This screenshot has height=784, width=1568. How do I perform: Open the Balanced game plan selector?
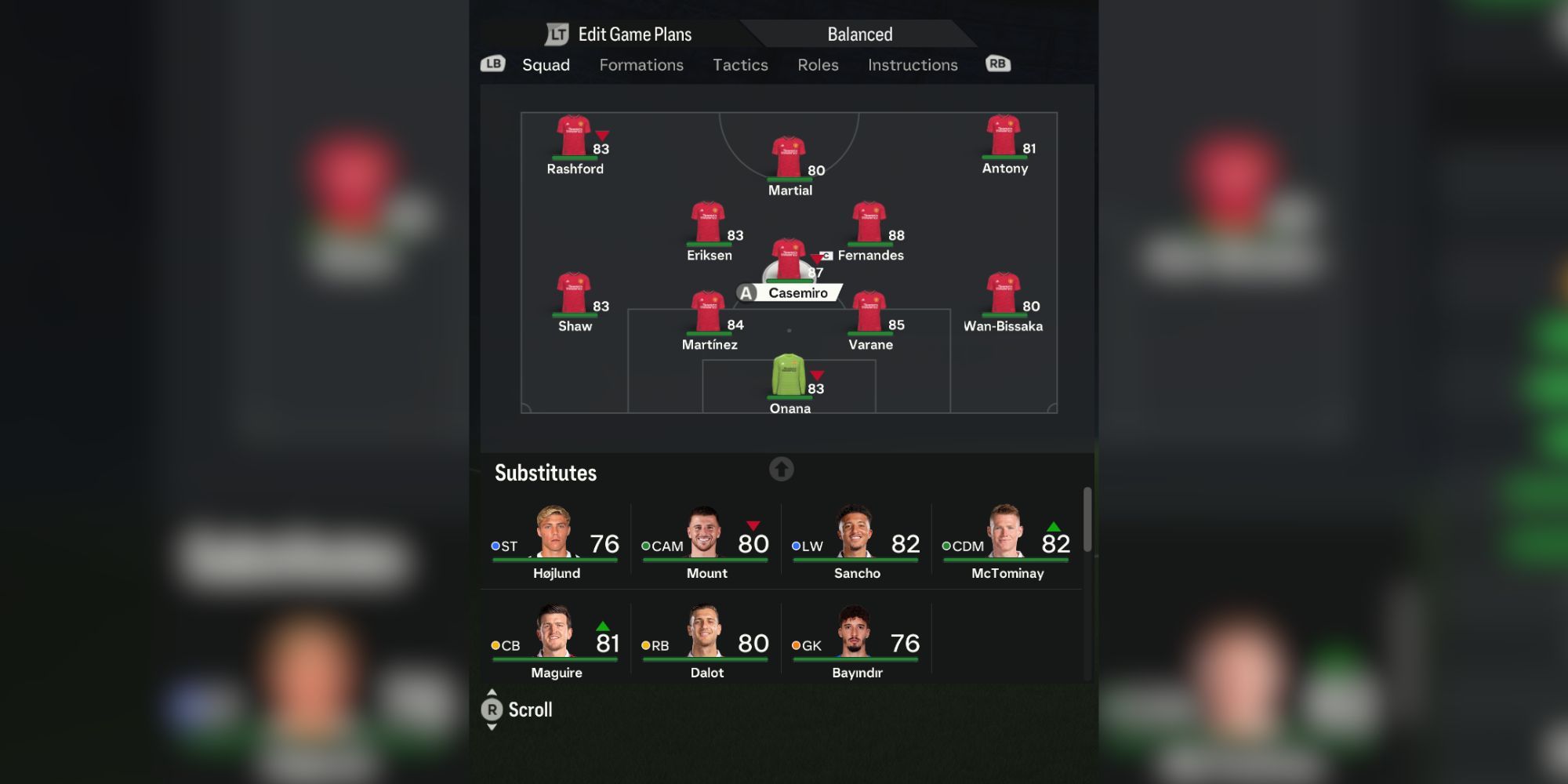tap(859, 33)
